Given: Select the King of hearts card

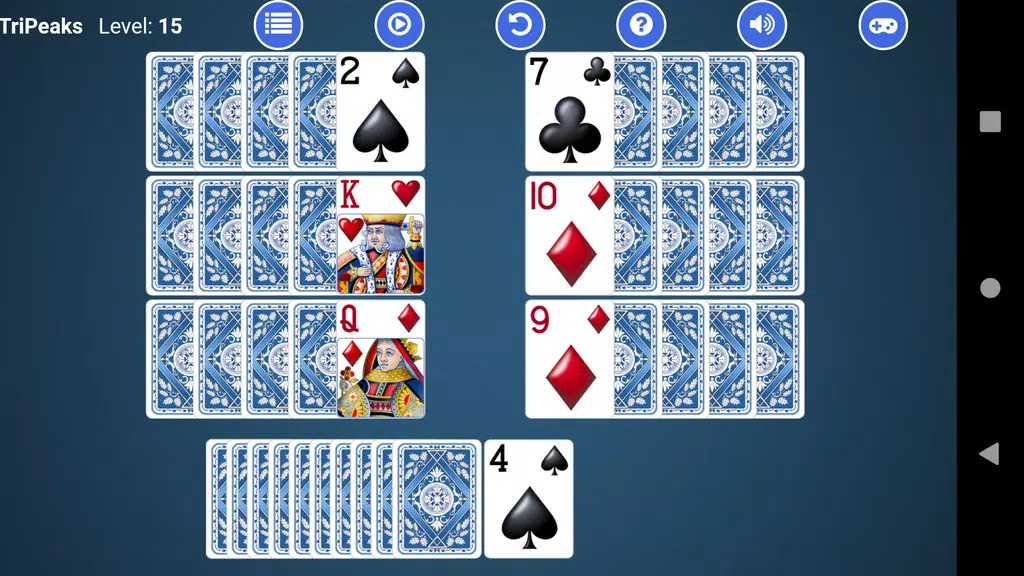Looking at the screenshot, I should tap(380, 236).
